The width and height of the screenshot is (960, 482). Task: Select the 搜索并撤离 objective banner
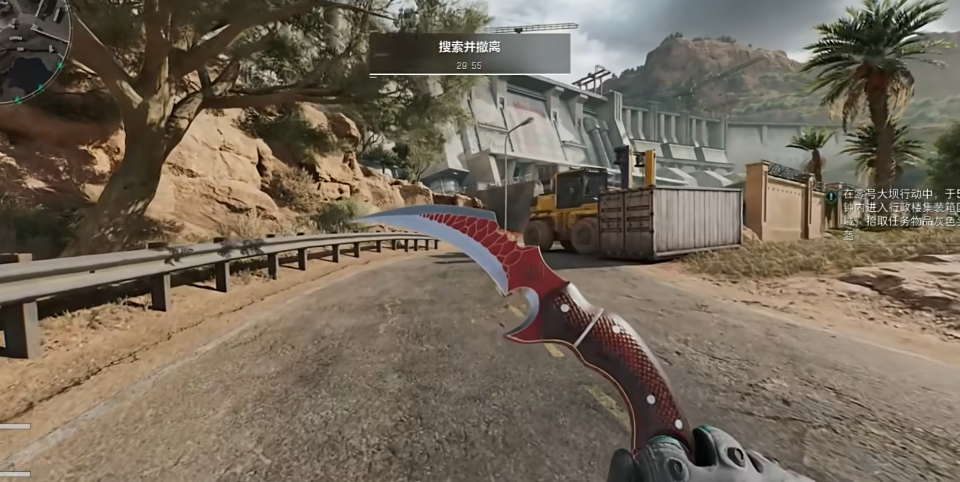[469, 53]
